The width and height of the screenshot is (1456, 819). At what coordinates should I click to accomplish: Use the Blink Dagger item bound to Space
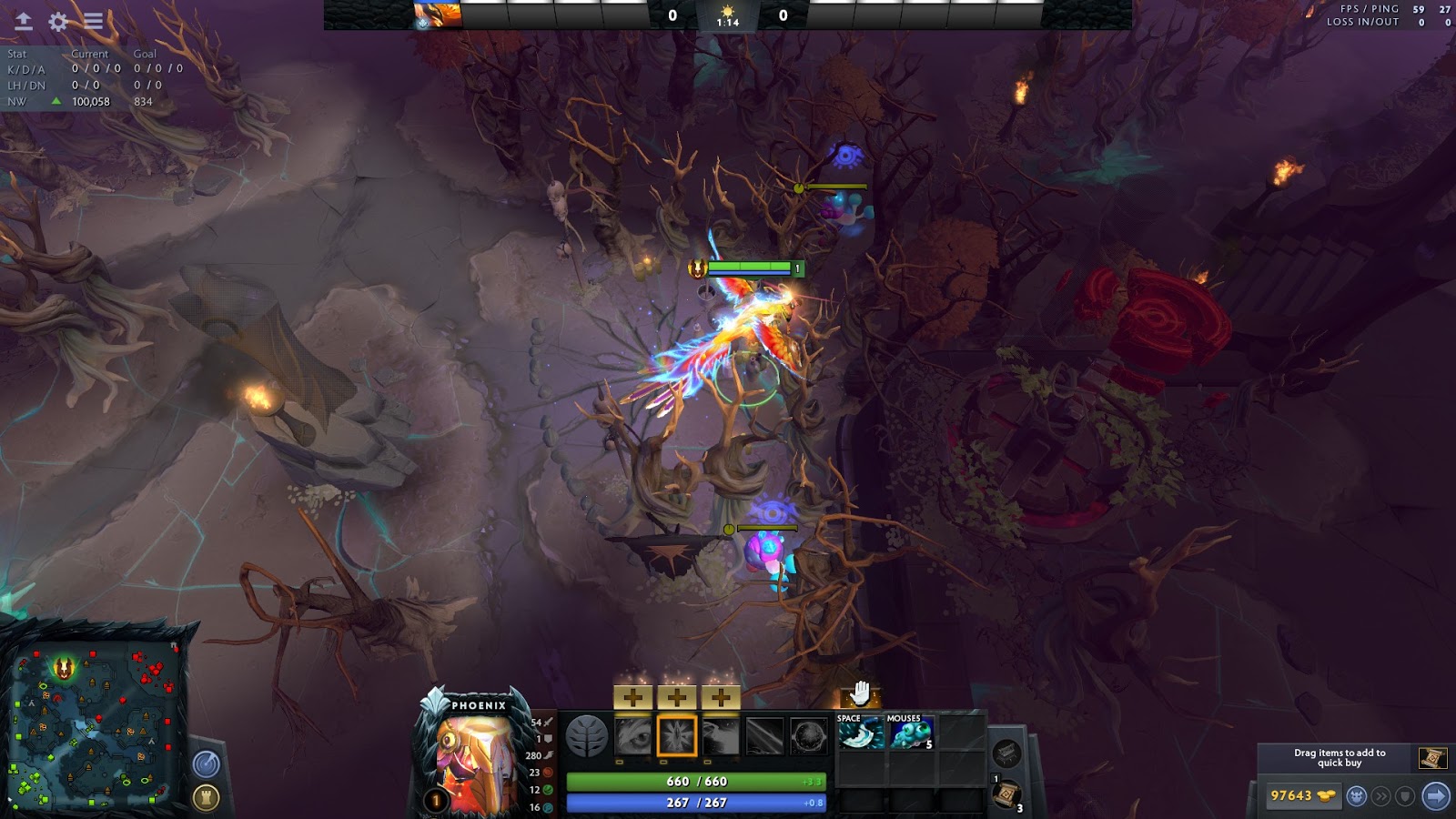click(x=860, y=734)
